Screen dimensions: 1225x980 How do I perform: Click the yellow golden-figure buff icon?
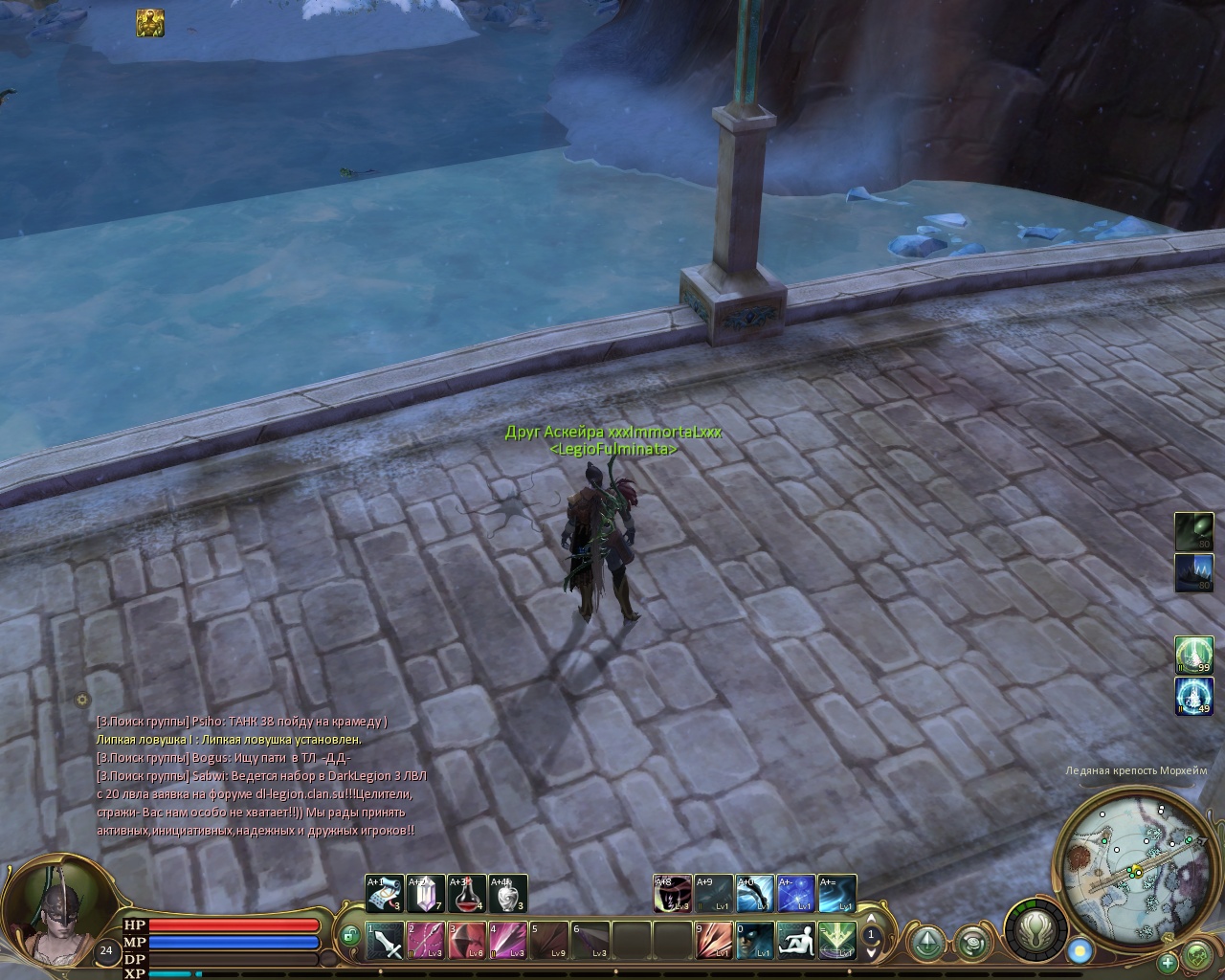150,22
